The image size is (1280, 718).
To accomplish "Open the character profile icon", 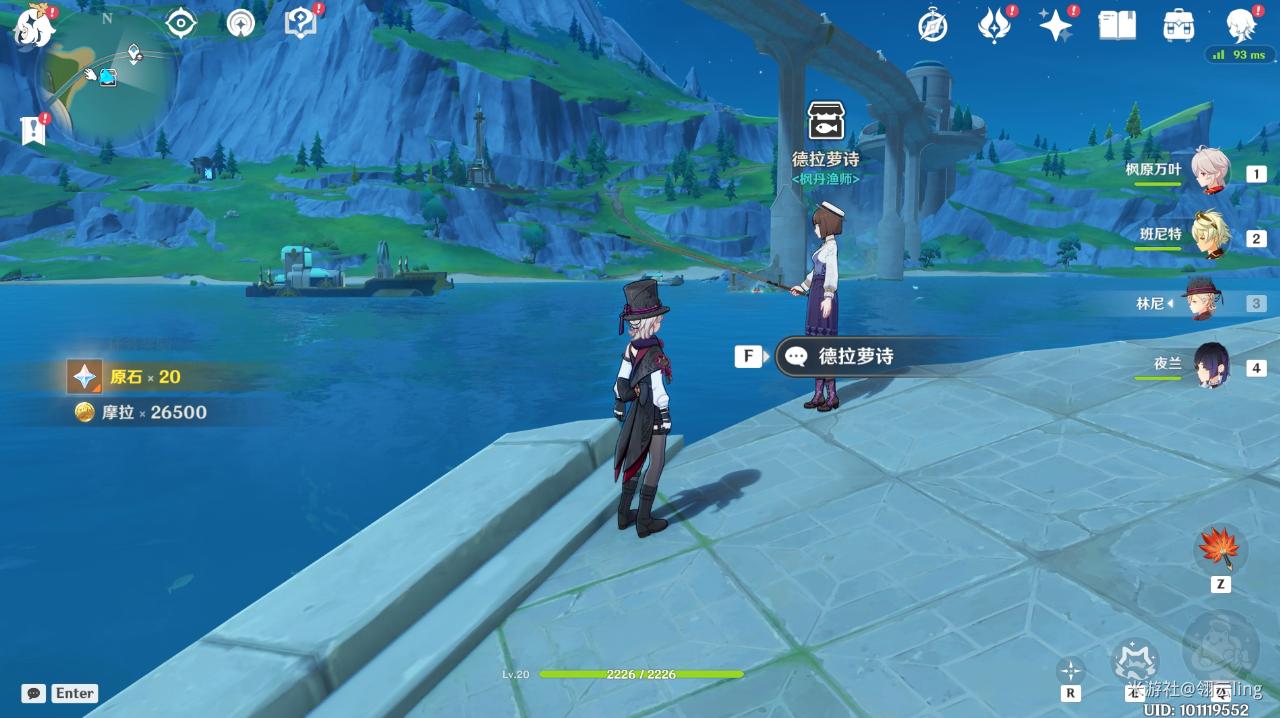I will pos(1241,26).
